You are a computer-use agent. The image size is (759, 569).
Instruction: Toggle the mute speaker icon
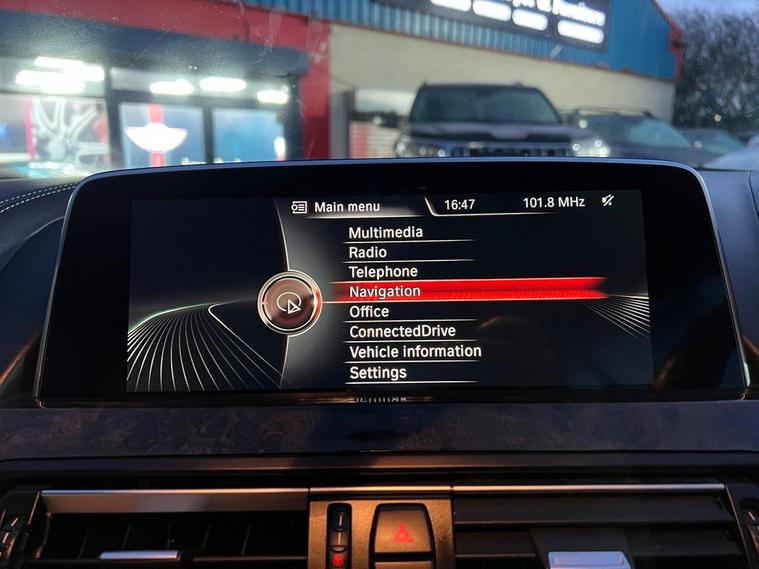[608, 201]
